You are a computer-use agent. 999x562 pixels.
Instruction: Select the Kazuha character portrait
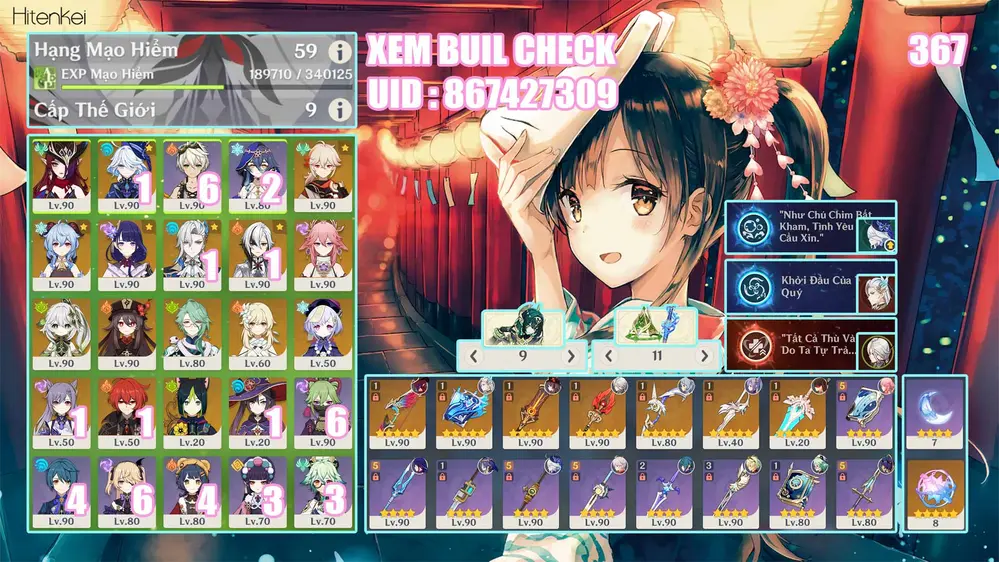[x=322, y=175]
